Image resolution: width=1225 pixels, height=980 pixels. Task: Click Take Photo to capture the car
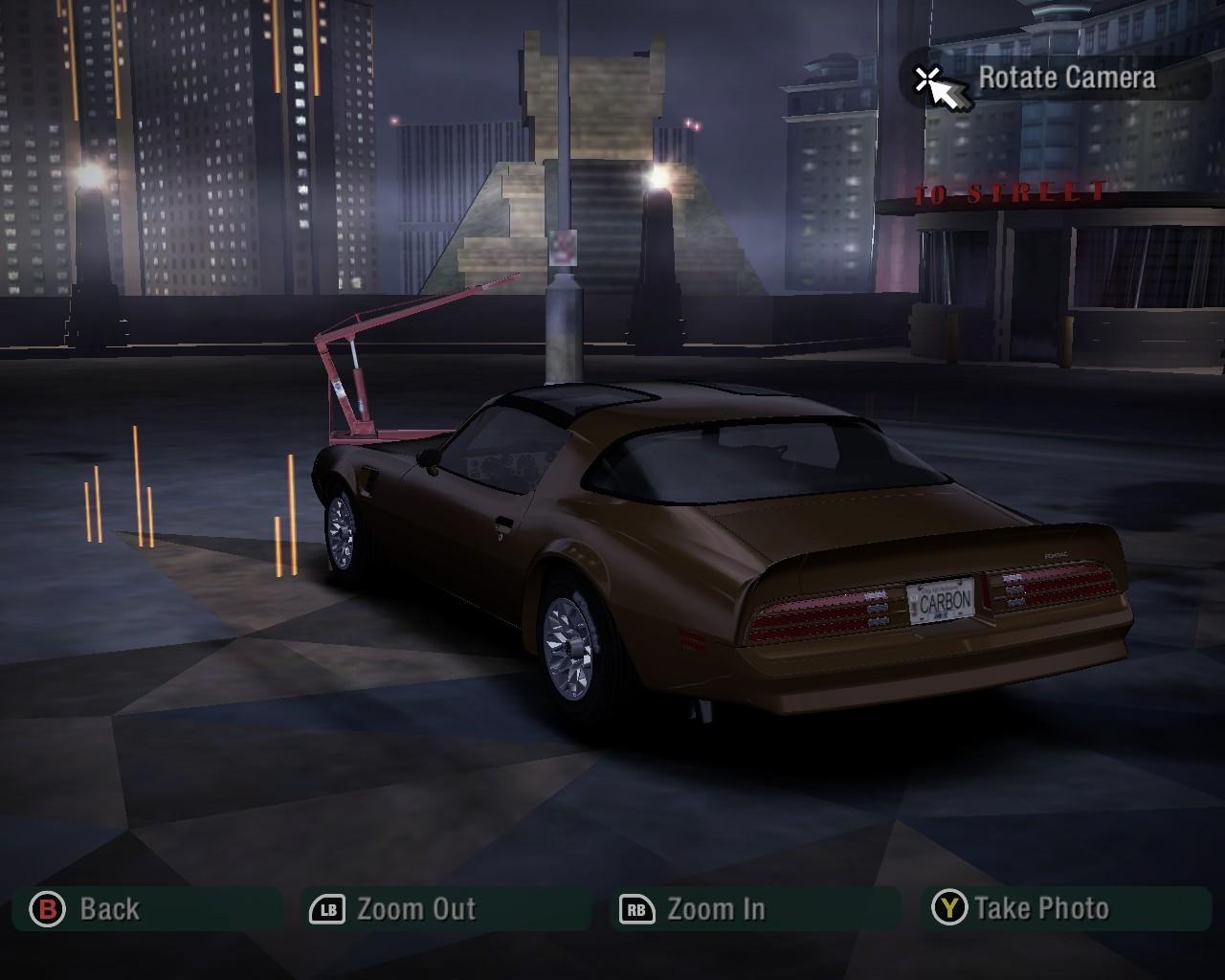pos(1022,908)
